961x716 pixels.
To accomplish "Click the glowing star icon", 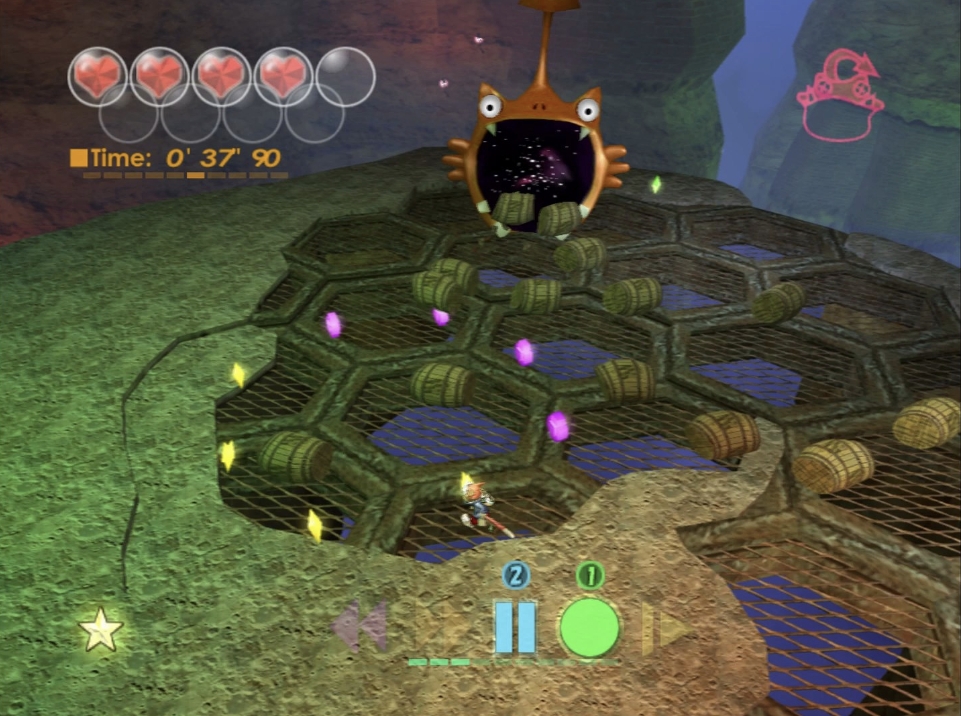I will pyautogui.click(x=101, y=631).
